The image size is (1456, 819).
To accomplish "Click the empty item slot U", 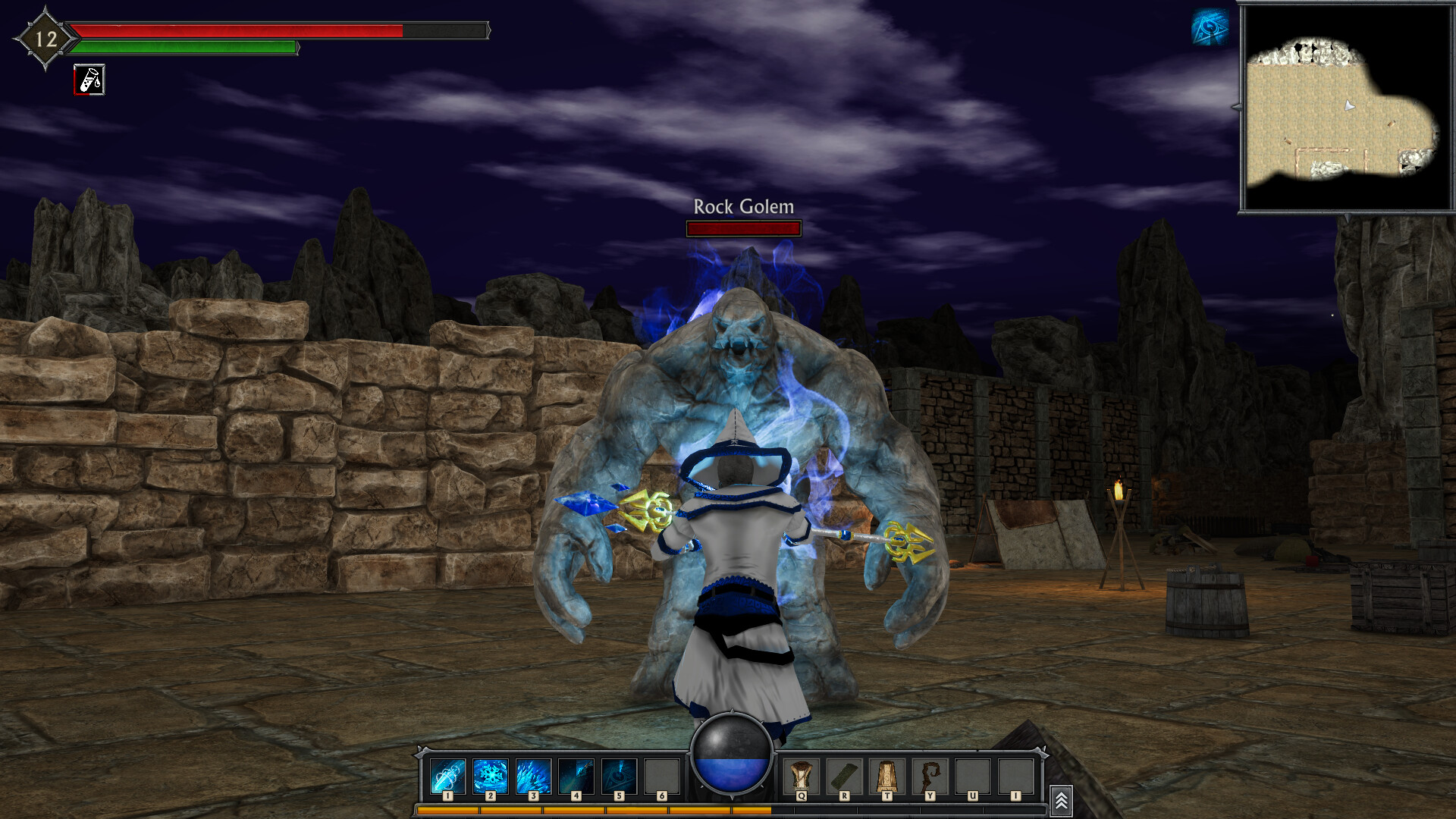I will (974, 773).
